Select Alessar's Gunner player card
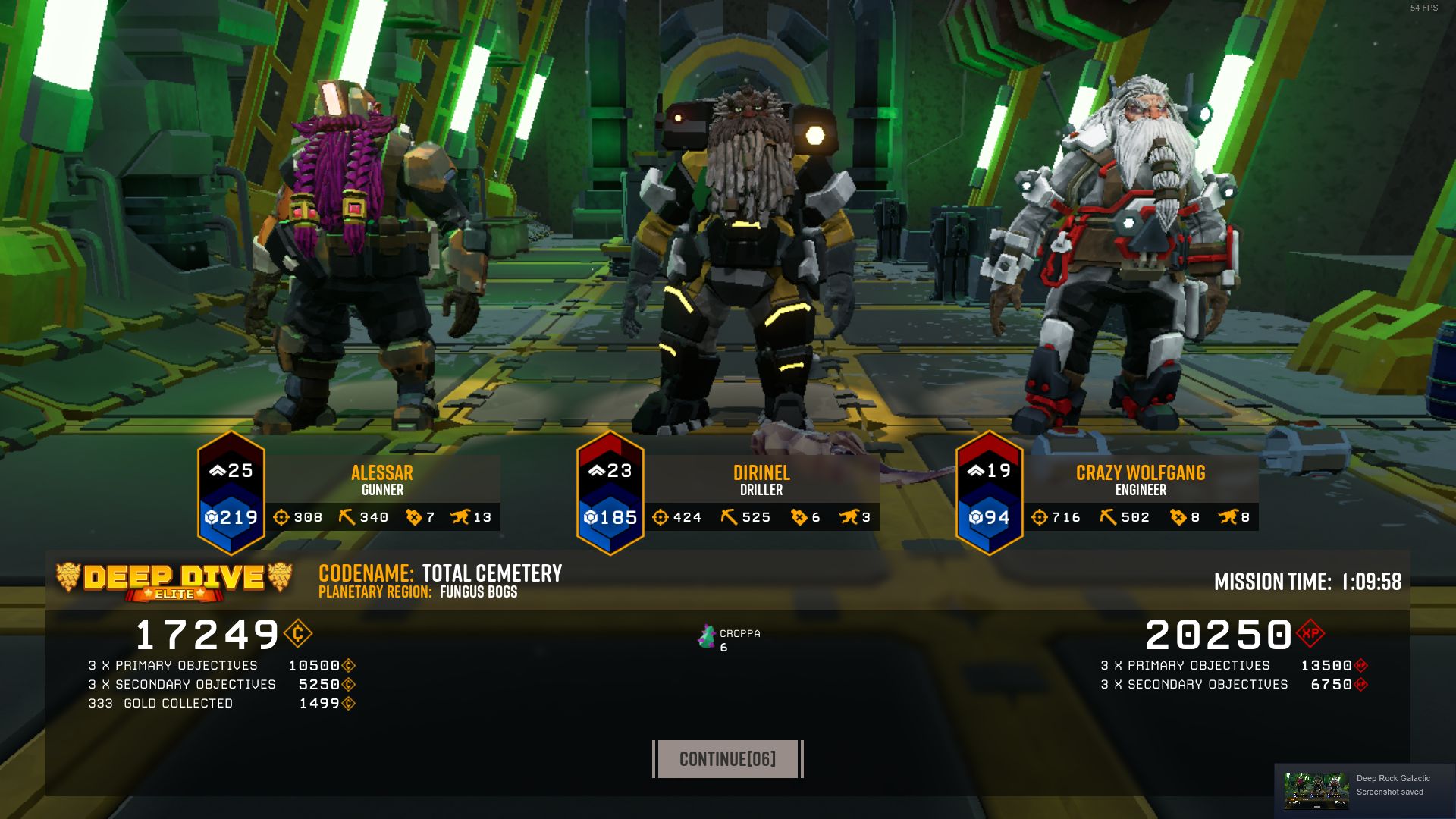1456x819 pixels. click(381, 481)
